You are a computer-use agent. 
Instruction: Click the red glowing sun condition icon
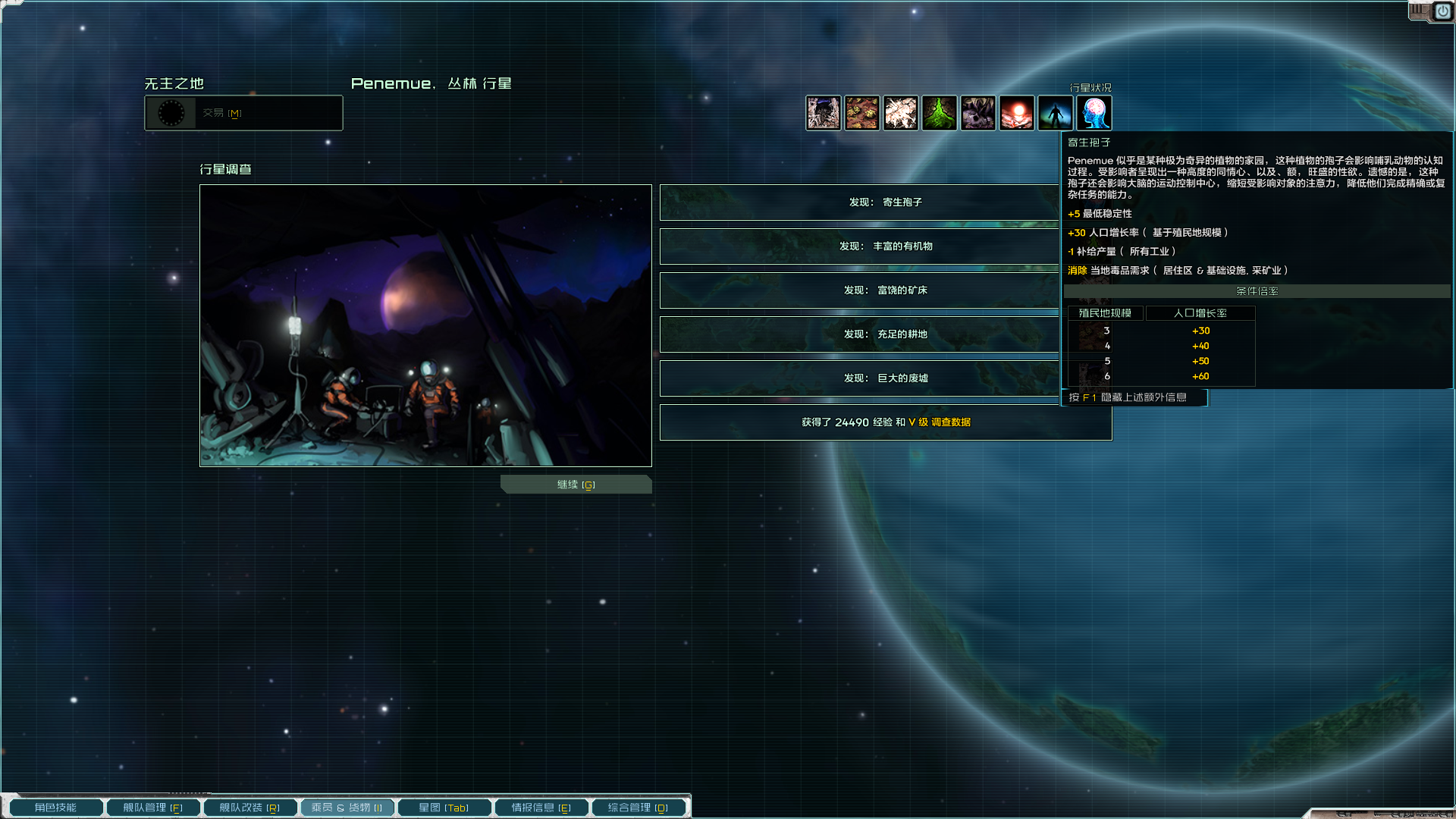pyautogui.click(x=1017, y=113)
